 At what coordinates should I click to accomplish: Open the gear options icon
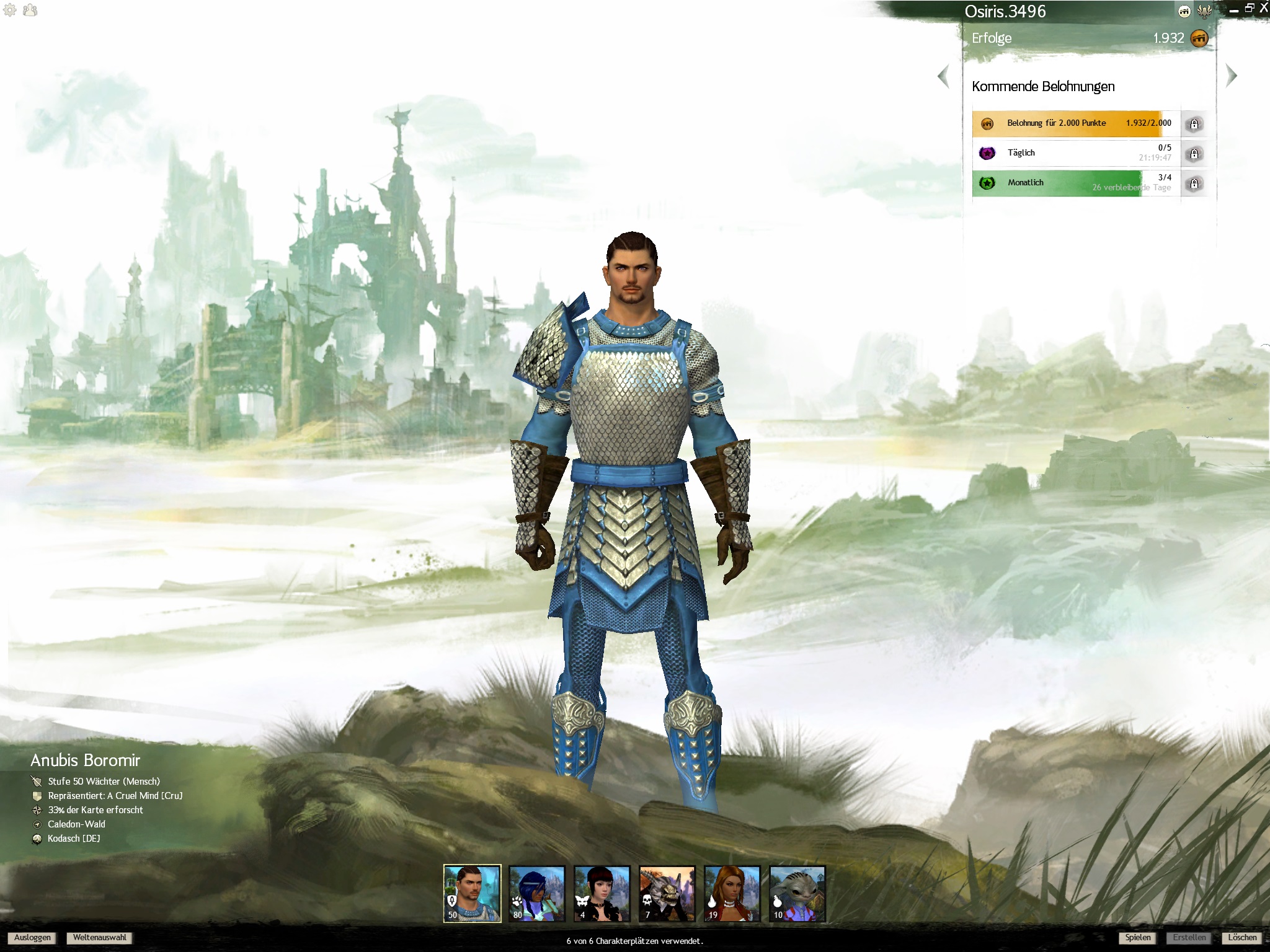[x=10, y=10]
